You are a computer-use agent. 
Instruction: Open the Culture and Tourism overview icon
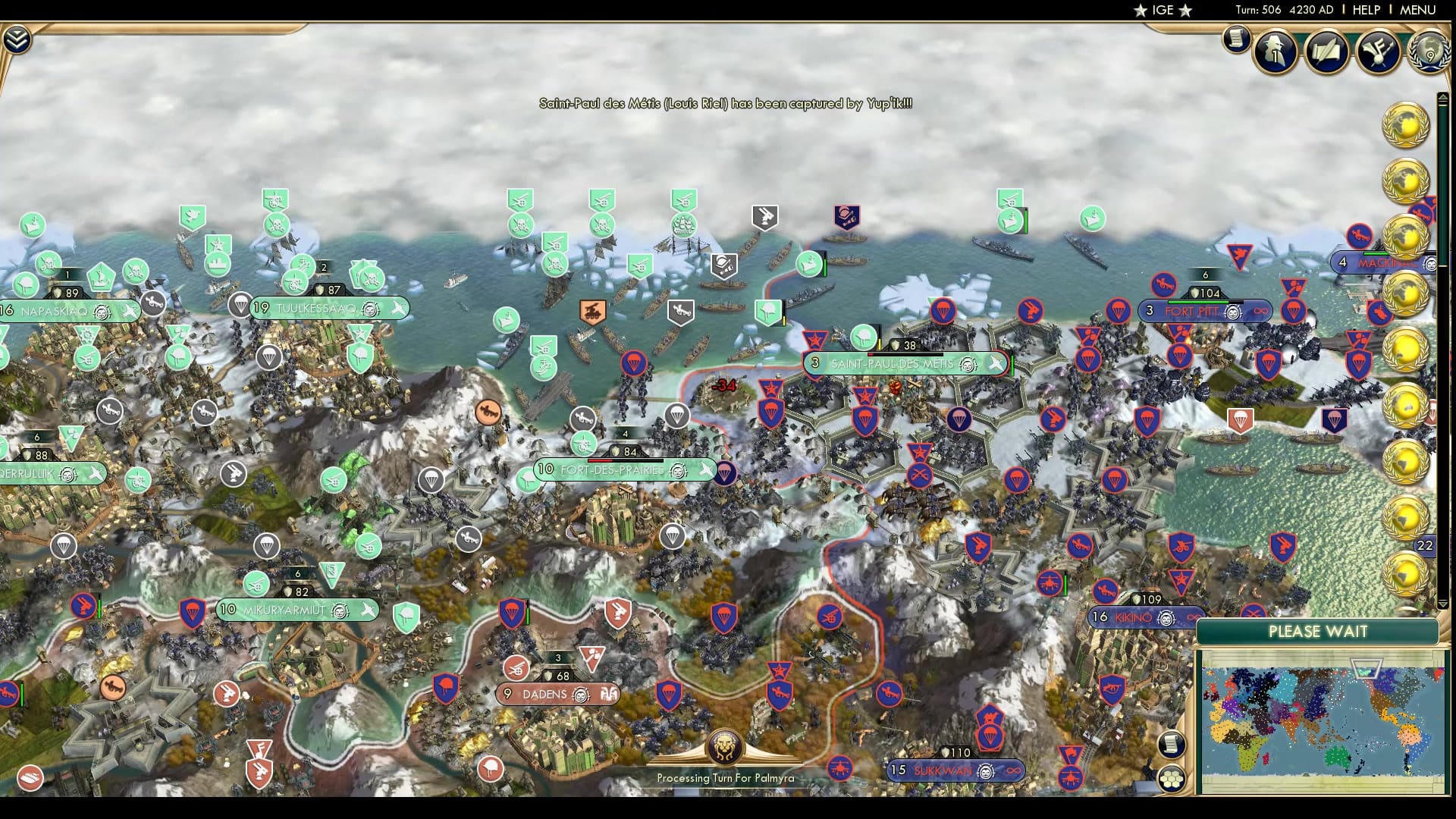coord(1379,49)
